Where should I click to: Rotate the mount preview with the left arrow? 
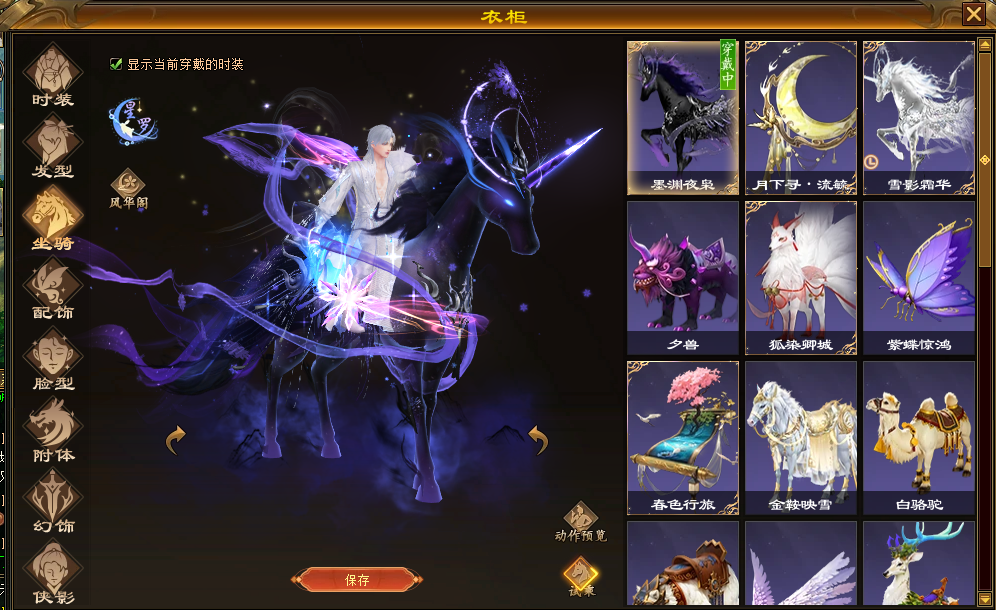point(176,438)
